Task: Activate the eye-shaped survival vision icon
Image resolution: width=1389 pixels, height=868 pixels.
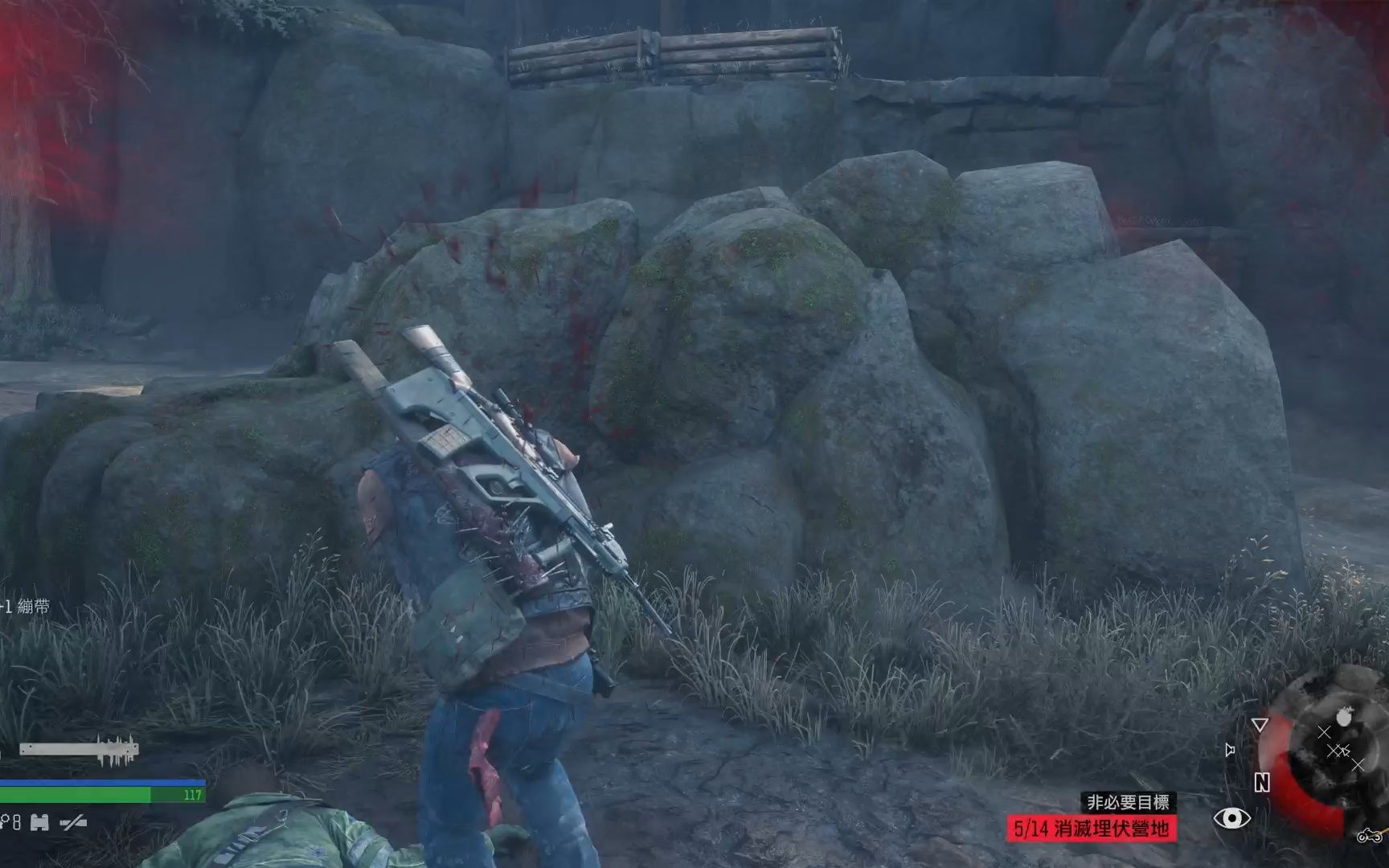Action: click(1231, 819)
